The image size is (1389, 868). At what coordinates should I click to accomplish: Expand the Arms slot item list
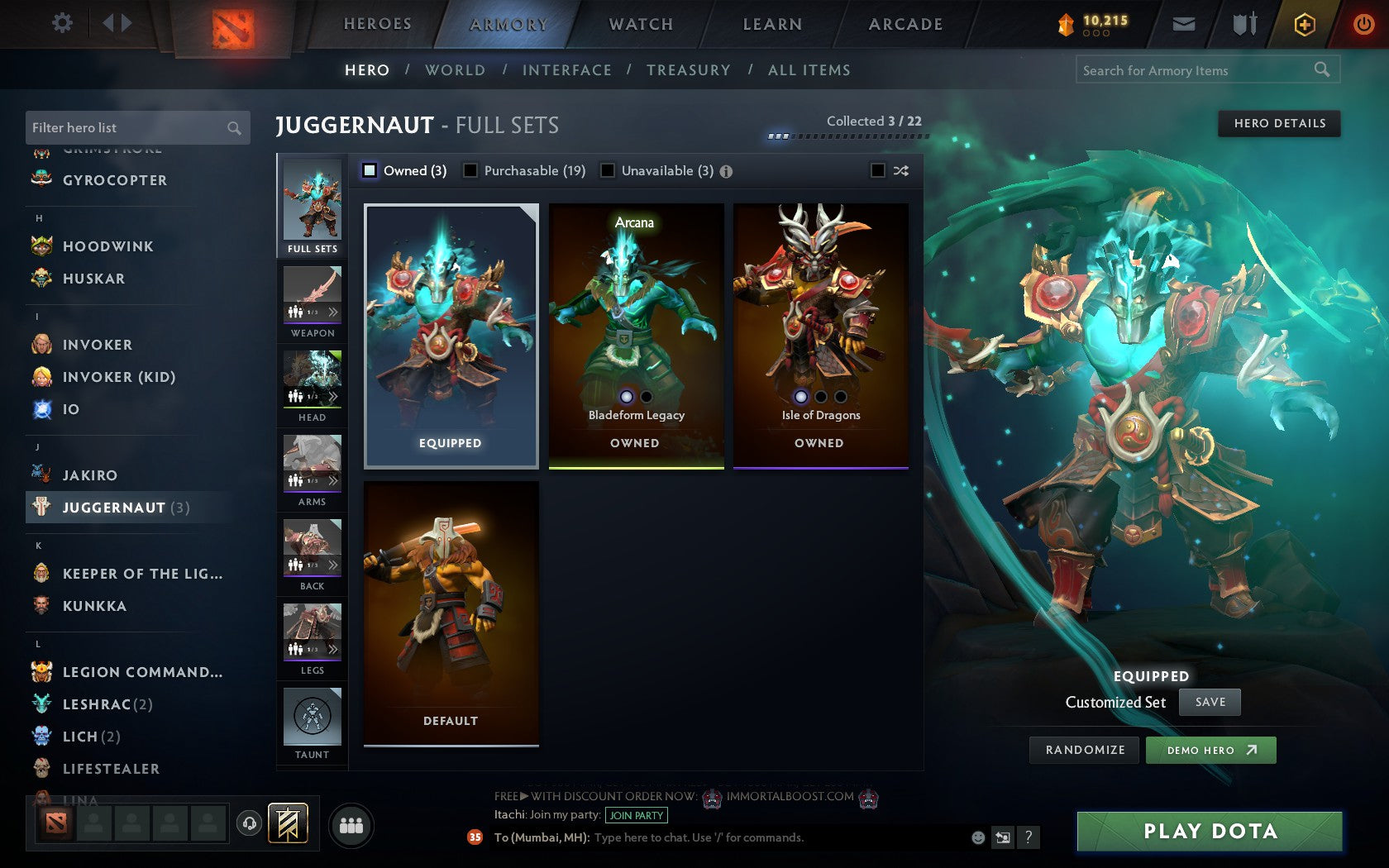[334, 481]
